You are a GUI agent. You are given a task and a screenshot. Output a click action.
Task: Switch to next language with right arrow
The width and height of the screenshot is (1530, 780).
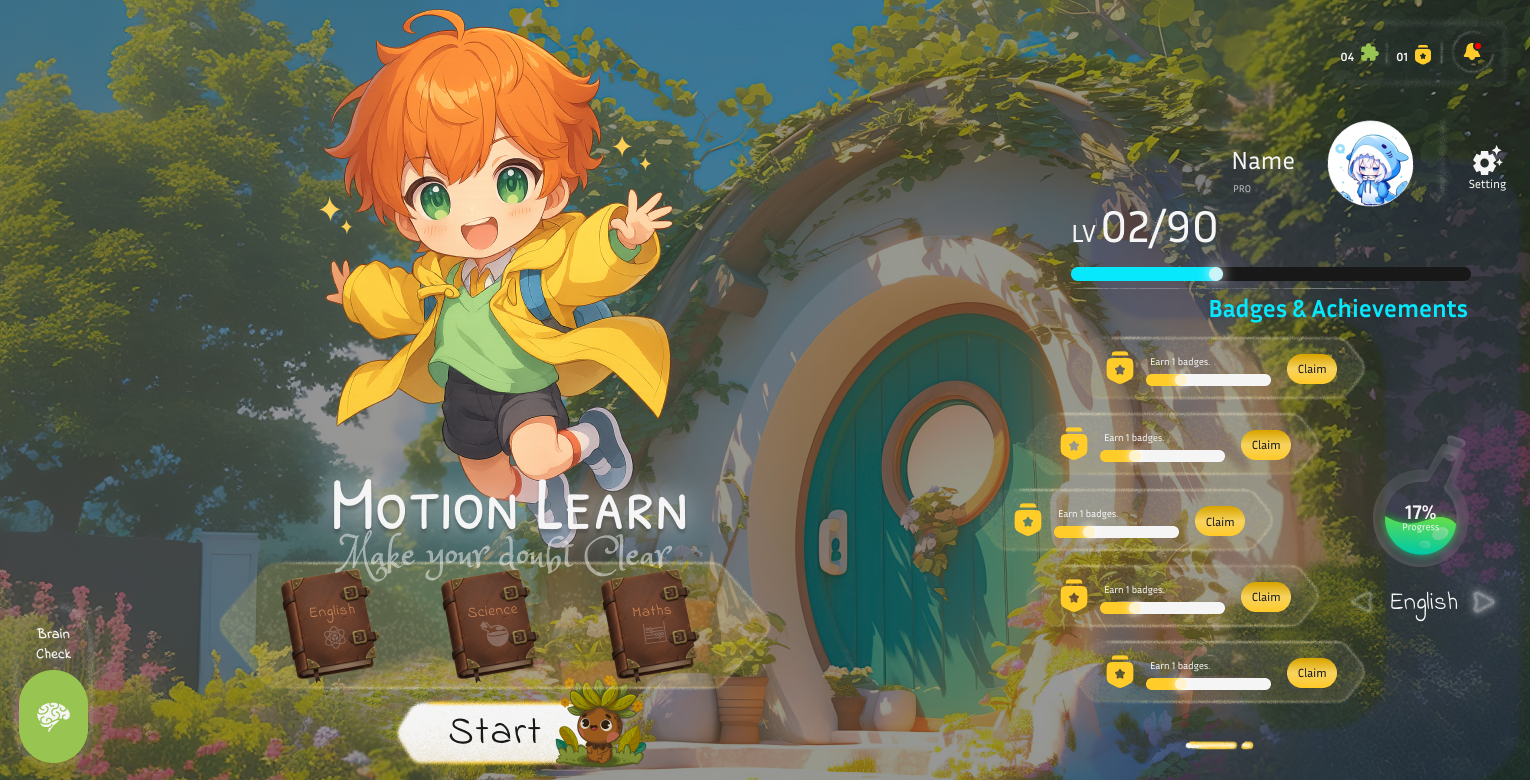[x=1484, y=602]
